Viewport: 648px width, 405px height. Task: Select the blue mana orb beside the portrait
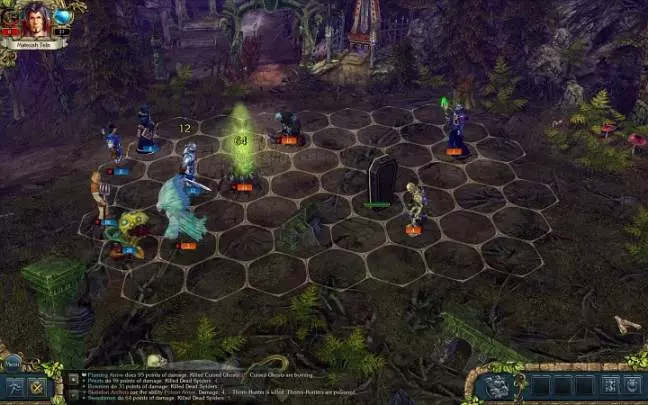point(64,17)
